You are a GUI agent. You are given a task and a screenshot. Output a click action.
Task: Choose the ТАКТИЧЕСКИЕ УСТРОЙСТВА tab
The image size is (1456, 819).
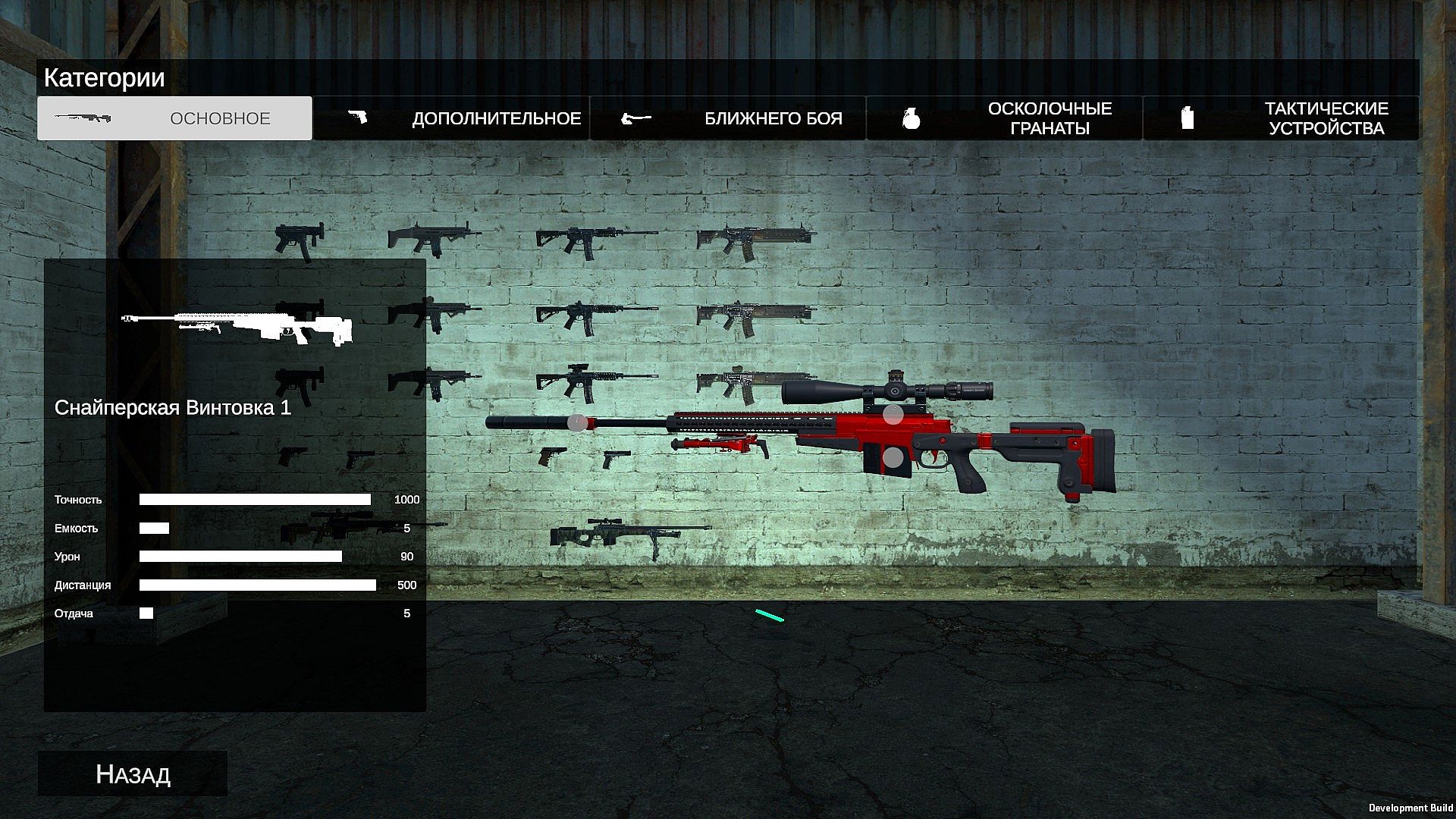1281,118
